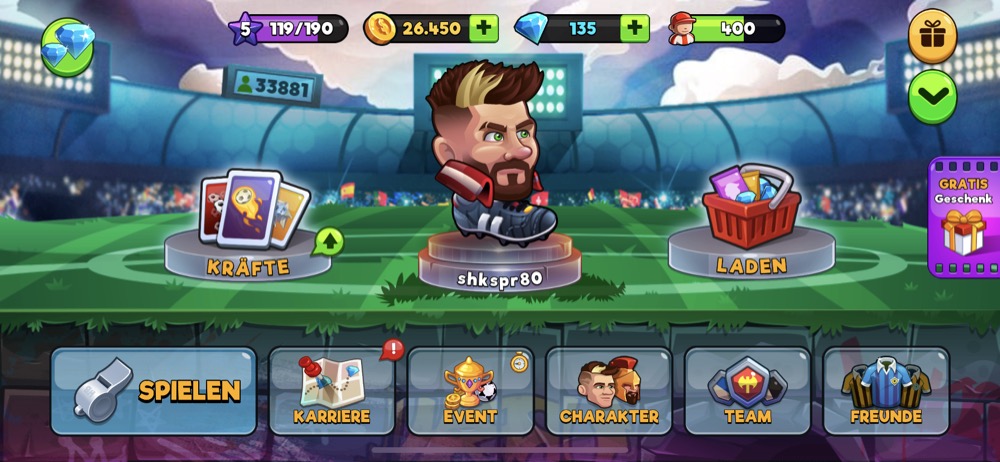Show the Freunde list
Viewport: 1000px width, 462px height.
[x=886, y=391]
